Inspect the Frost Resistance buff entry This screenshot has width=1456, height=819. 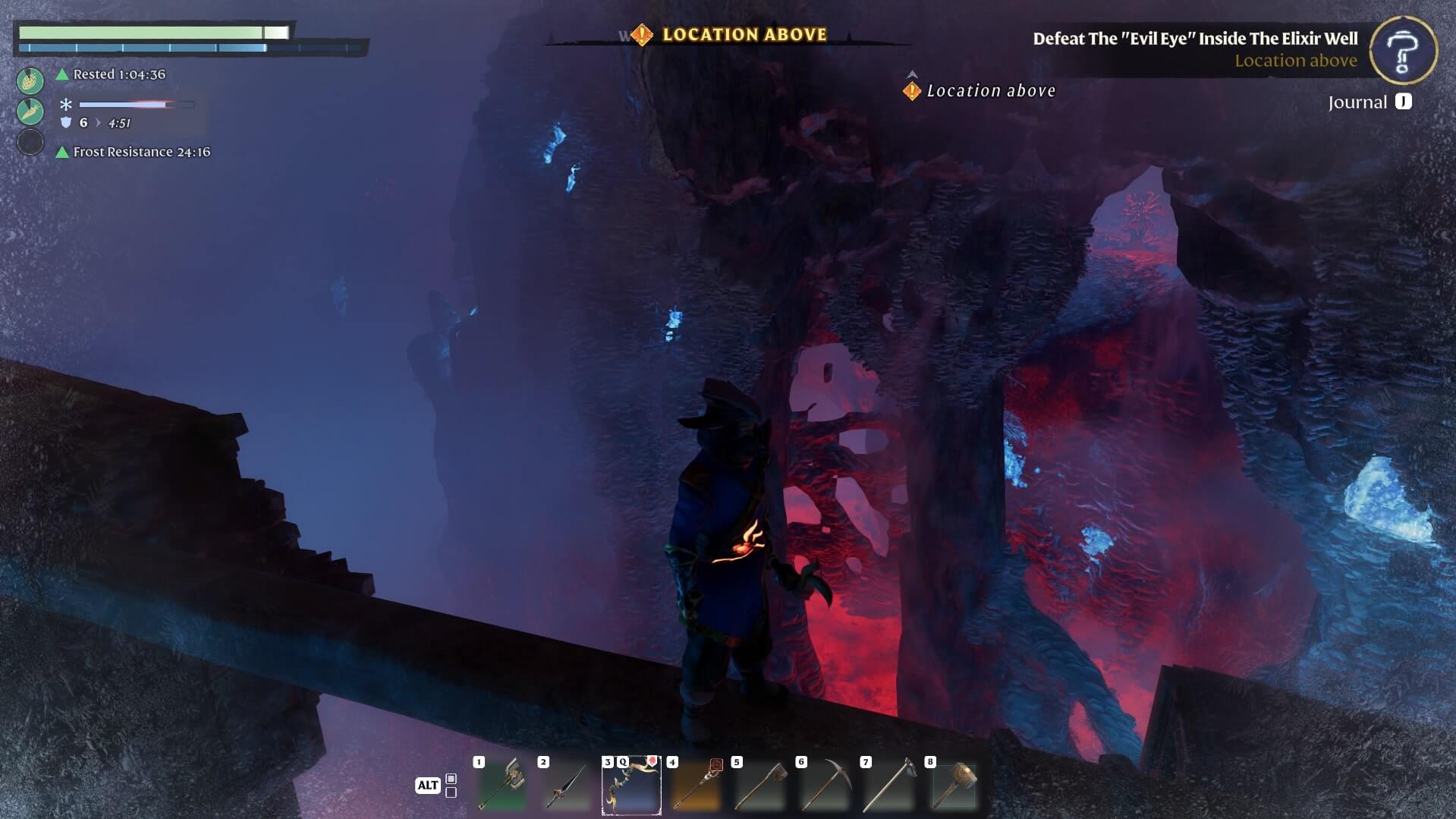pyautogui.click(x=141, y=152)
